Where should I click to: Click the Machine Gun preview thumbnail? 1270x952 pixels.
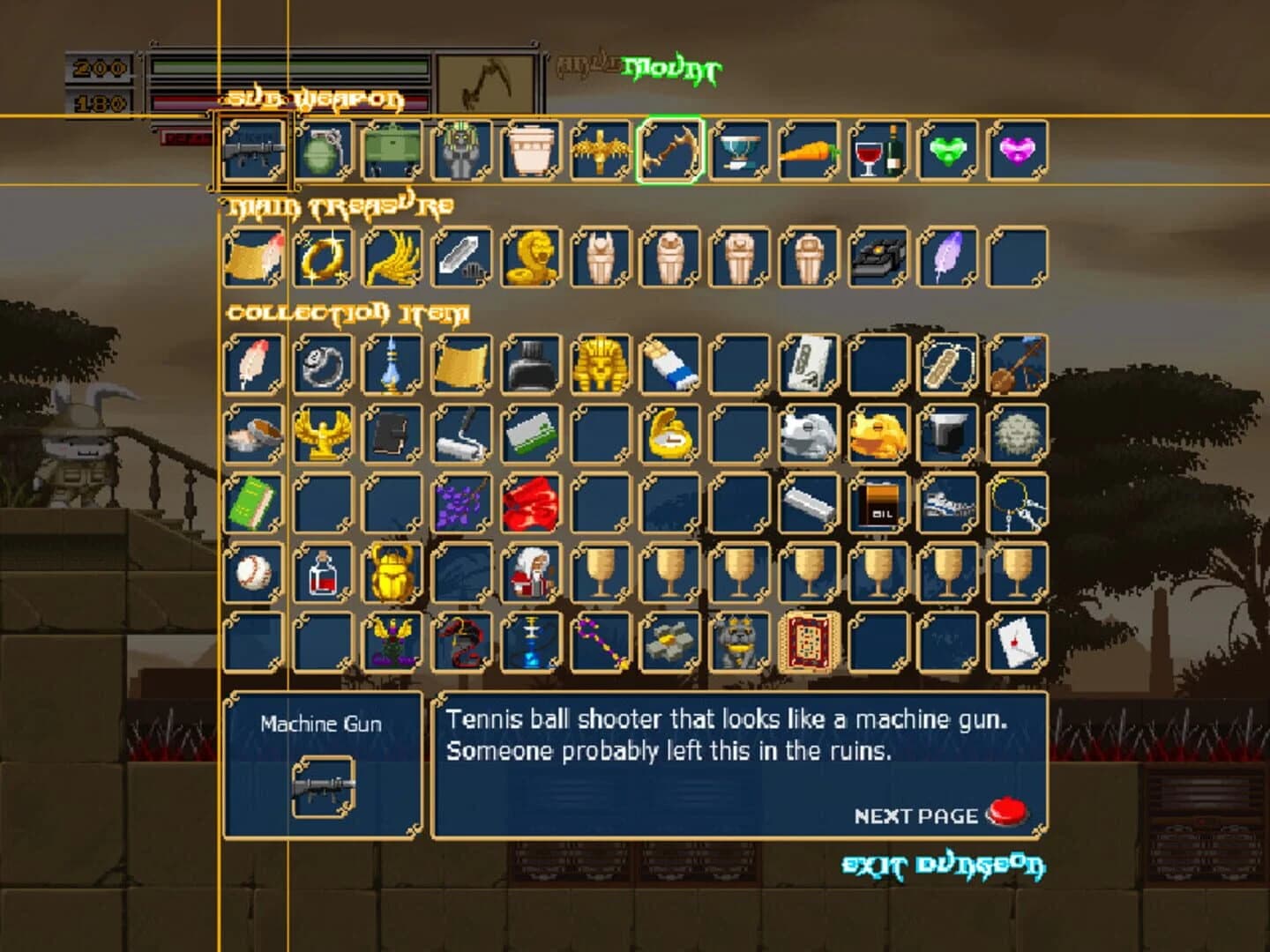click(x=322, y=783)
